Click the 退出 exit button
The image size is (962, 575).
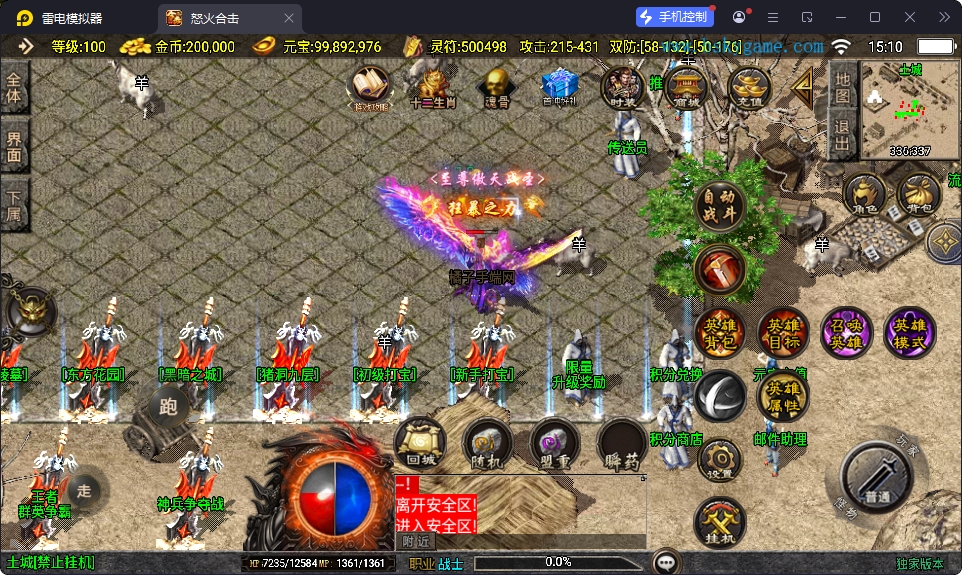tap(843, 135)
